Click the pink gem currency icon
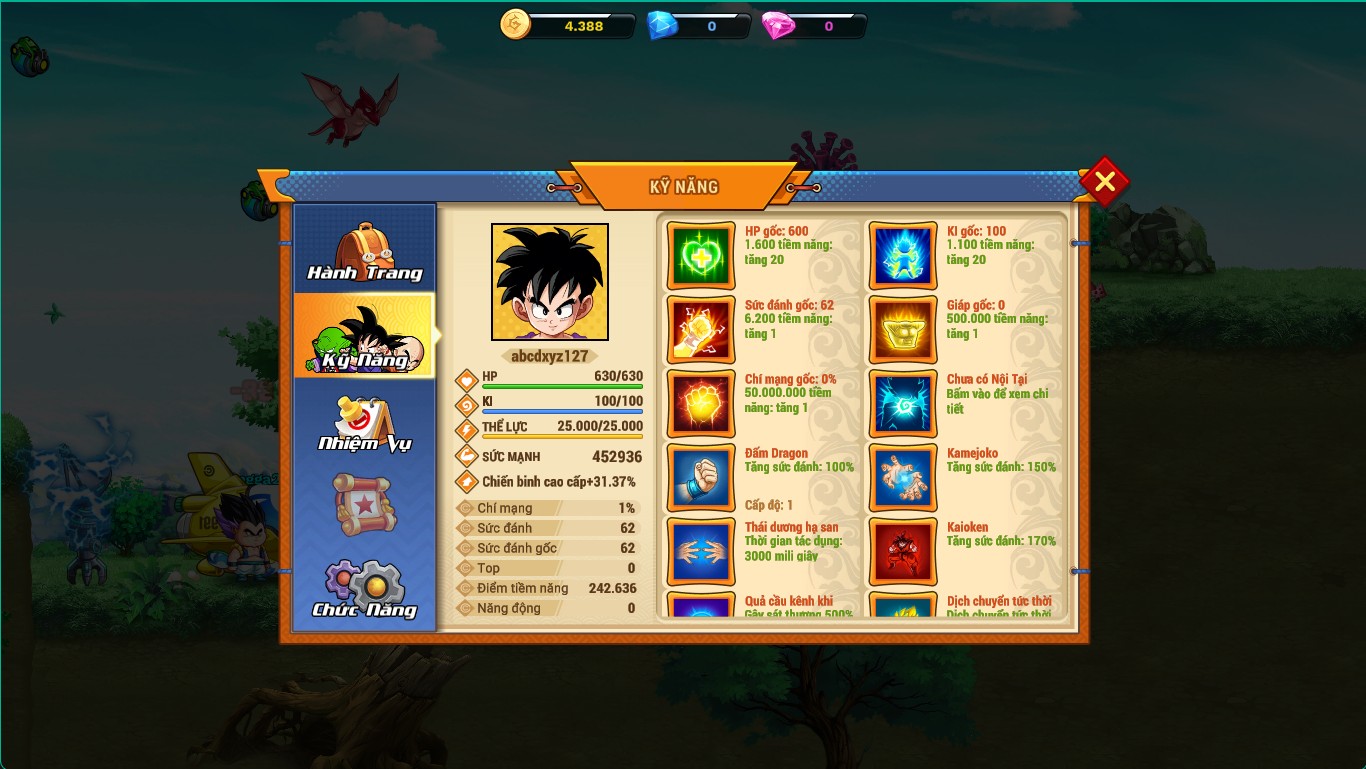The height and width of the screenshot is (769, 1366). point(778,26)
